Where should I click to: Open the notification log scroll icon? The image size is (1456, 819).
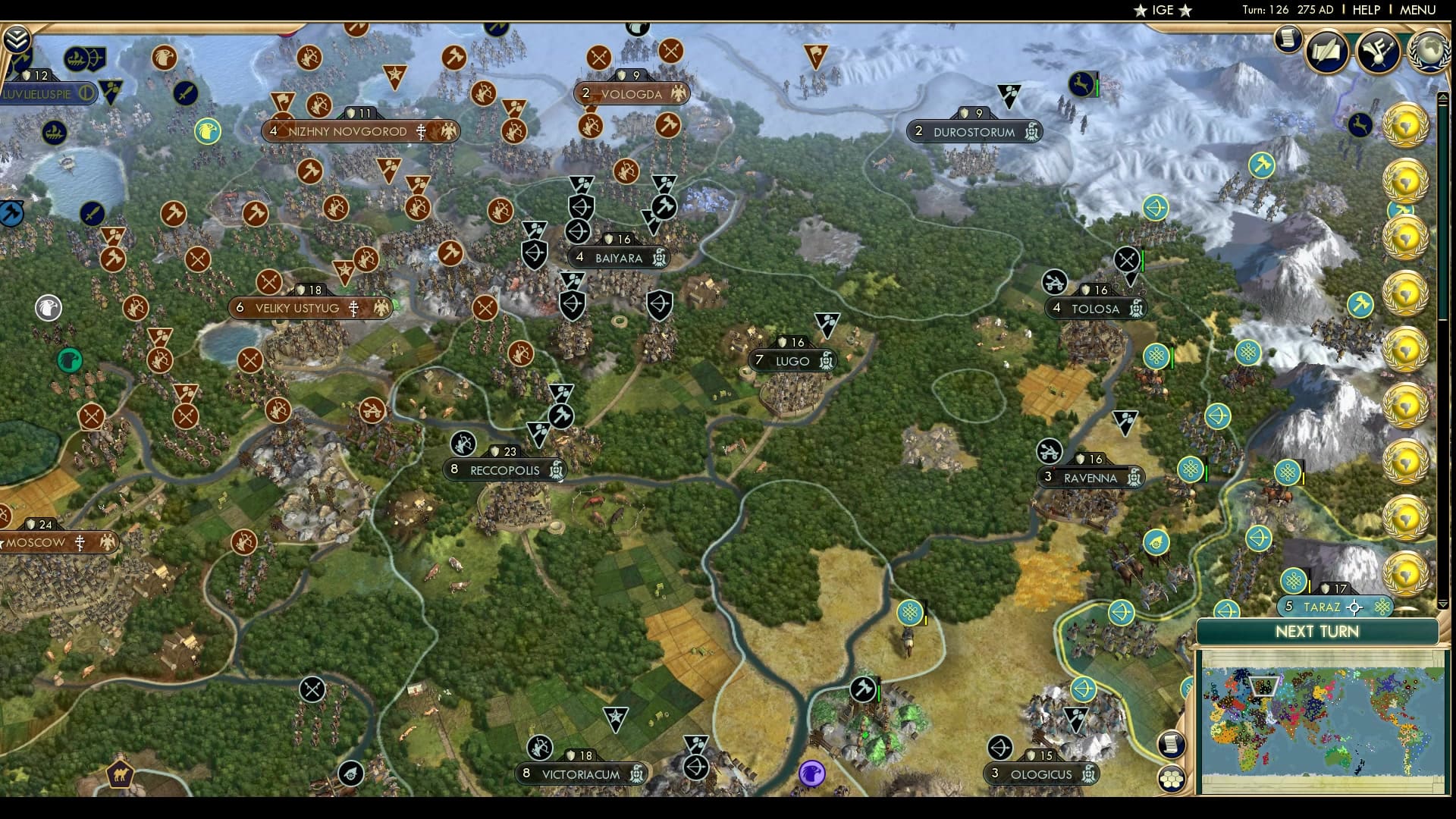1287,39
